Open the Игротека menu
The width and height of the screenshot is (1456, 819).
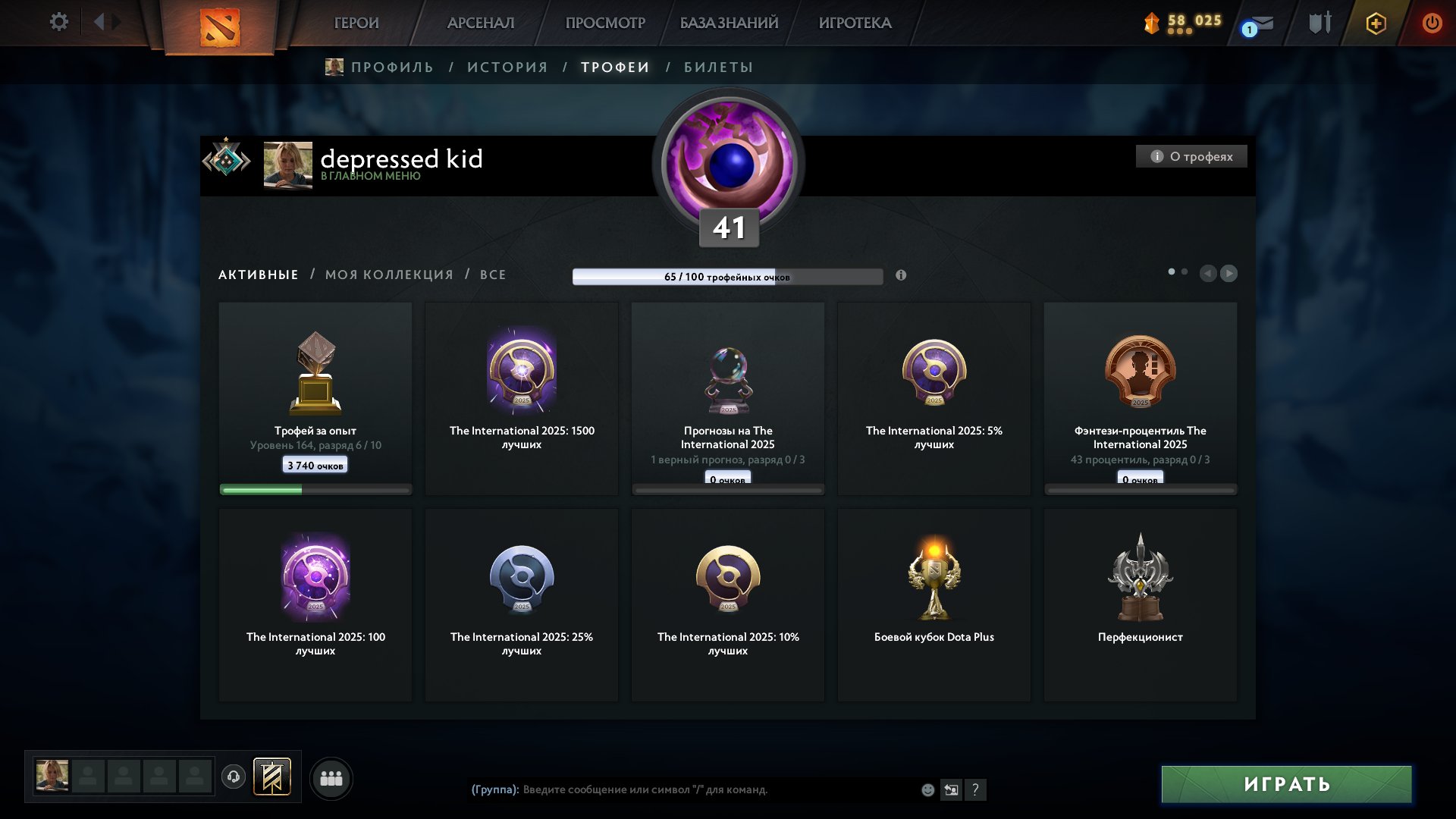(855, 23)
